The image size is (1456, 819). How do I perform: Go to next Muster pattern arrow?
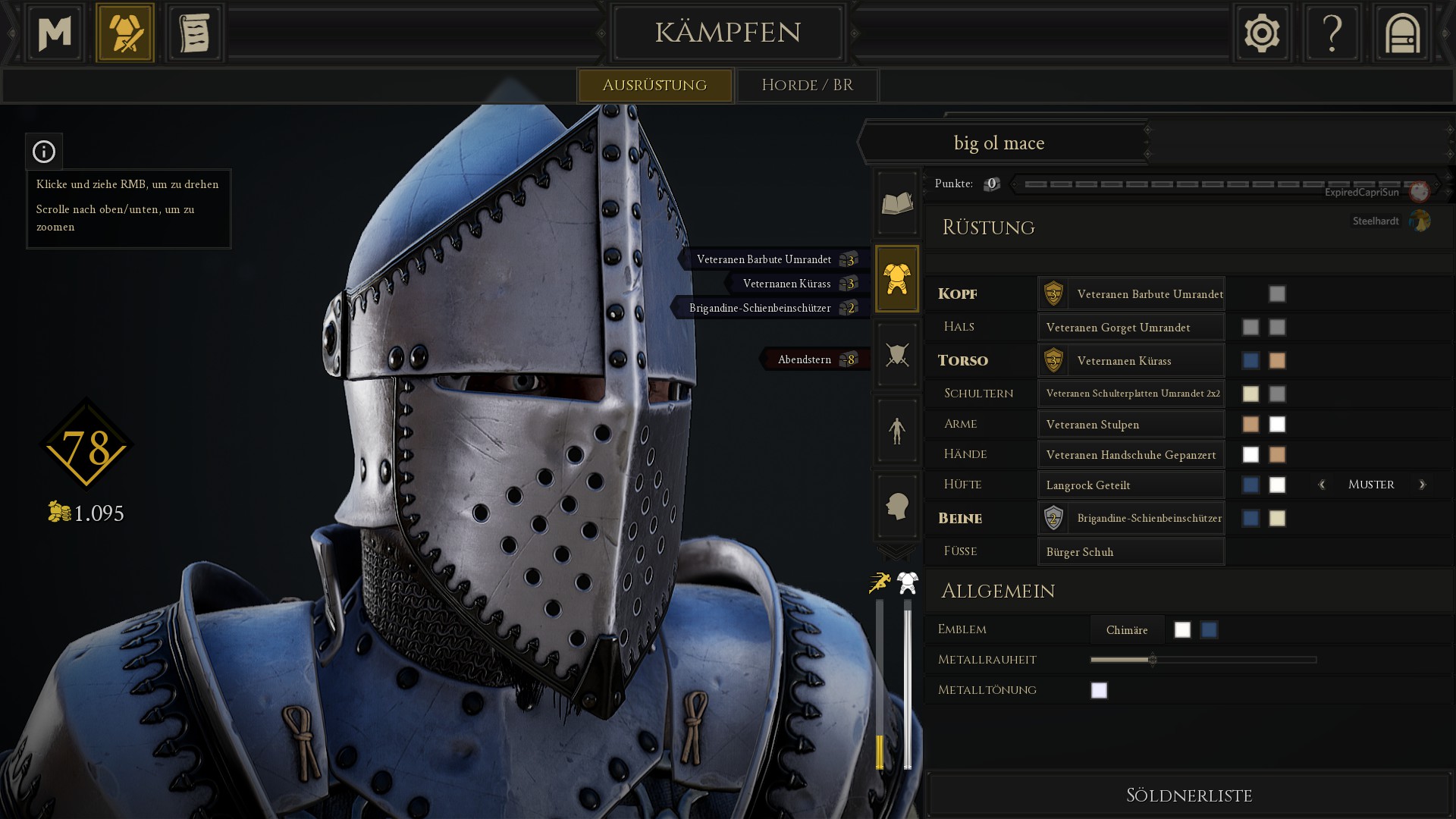[1422, 485]
